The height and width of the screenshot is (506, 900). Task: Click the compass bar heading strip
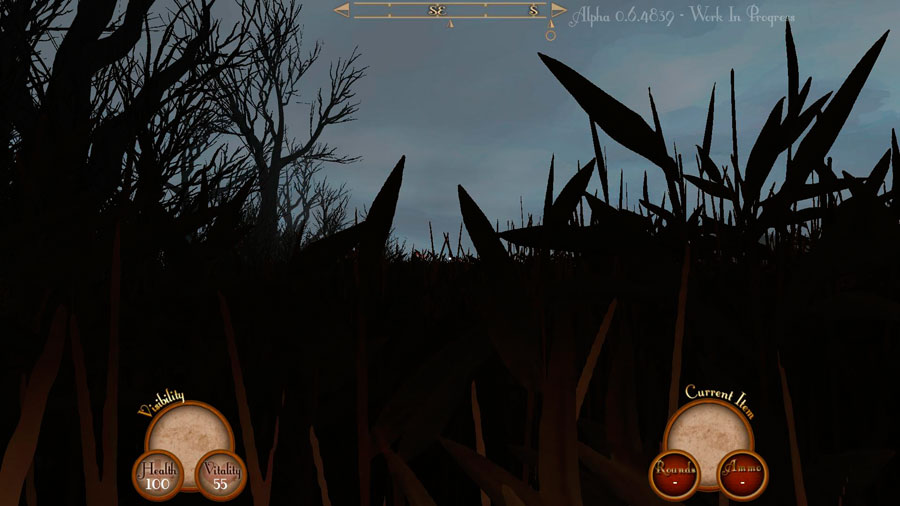[x=451, y=10]
